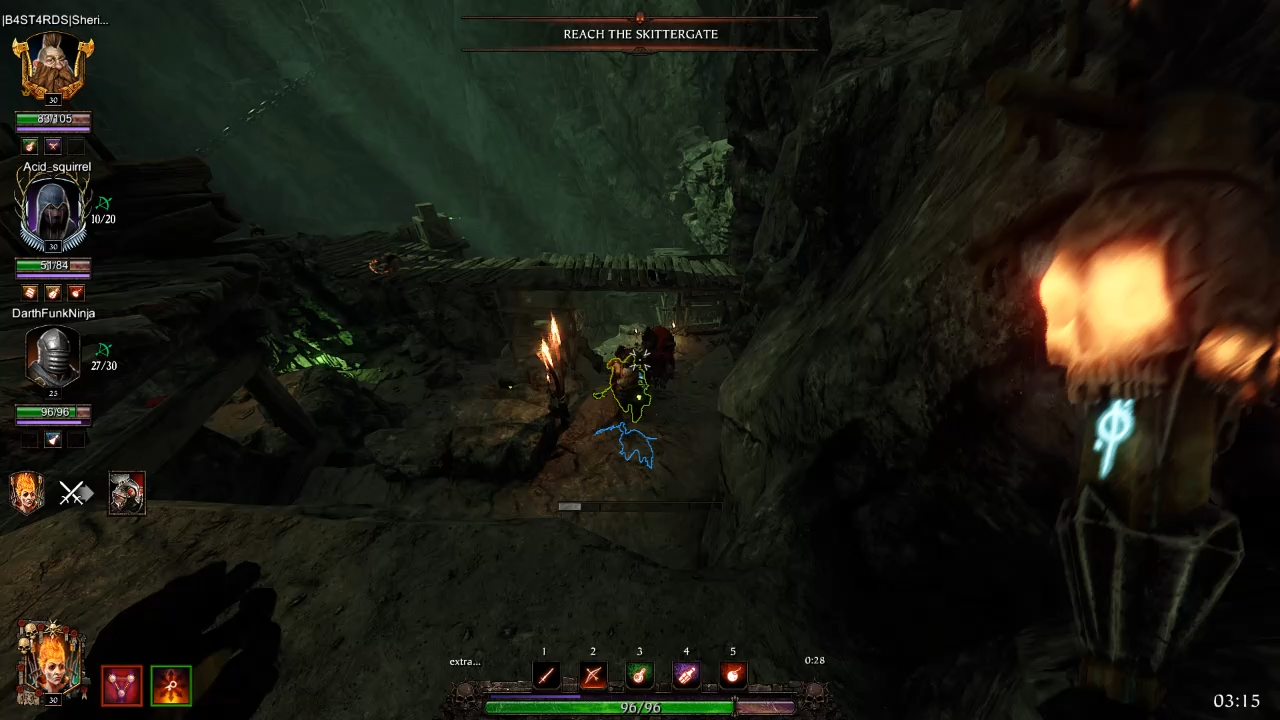The width and height of the screenshot is (1280, 720).
Task: Click your flame-haired hero portrait
Action: pos(49,661)
